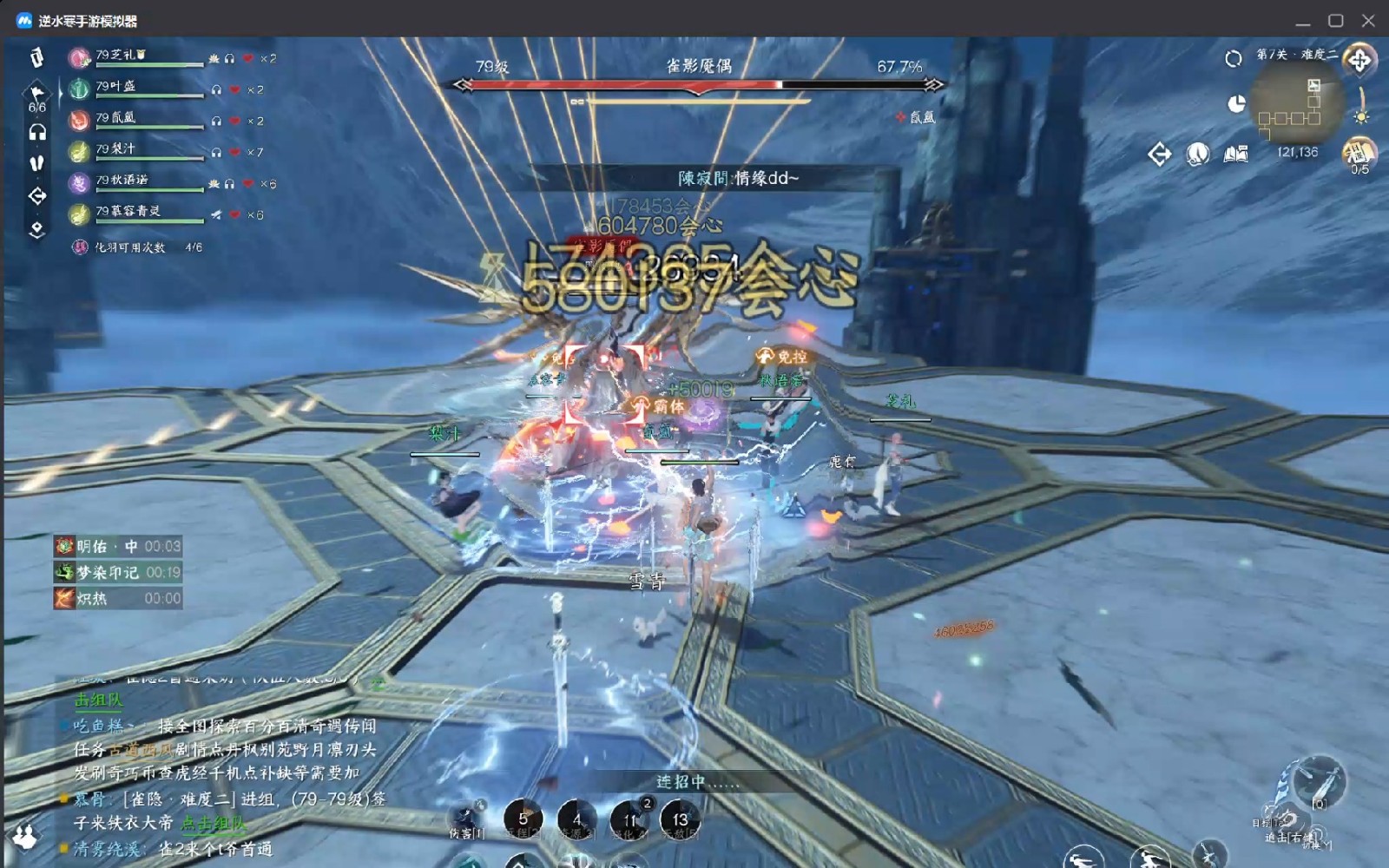Open the daily schedule icon showing 0/5
Image resolution: width=1389 pixels, height=868 pixels.
[1359, 155]
